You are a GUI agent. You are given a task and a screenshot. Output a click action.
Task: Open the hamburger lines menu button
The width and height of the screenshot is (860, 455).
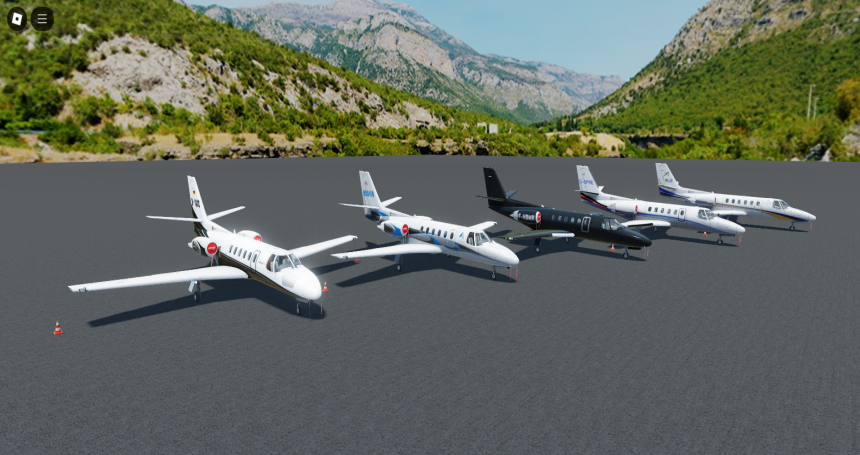tap(42, 18)
